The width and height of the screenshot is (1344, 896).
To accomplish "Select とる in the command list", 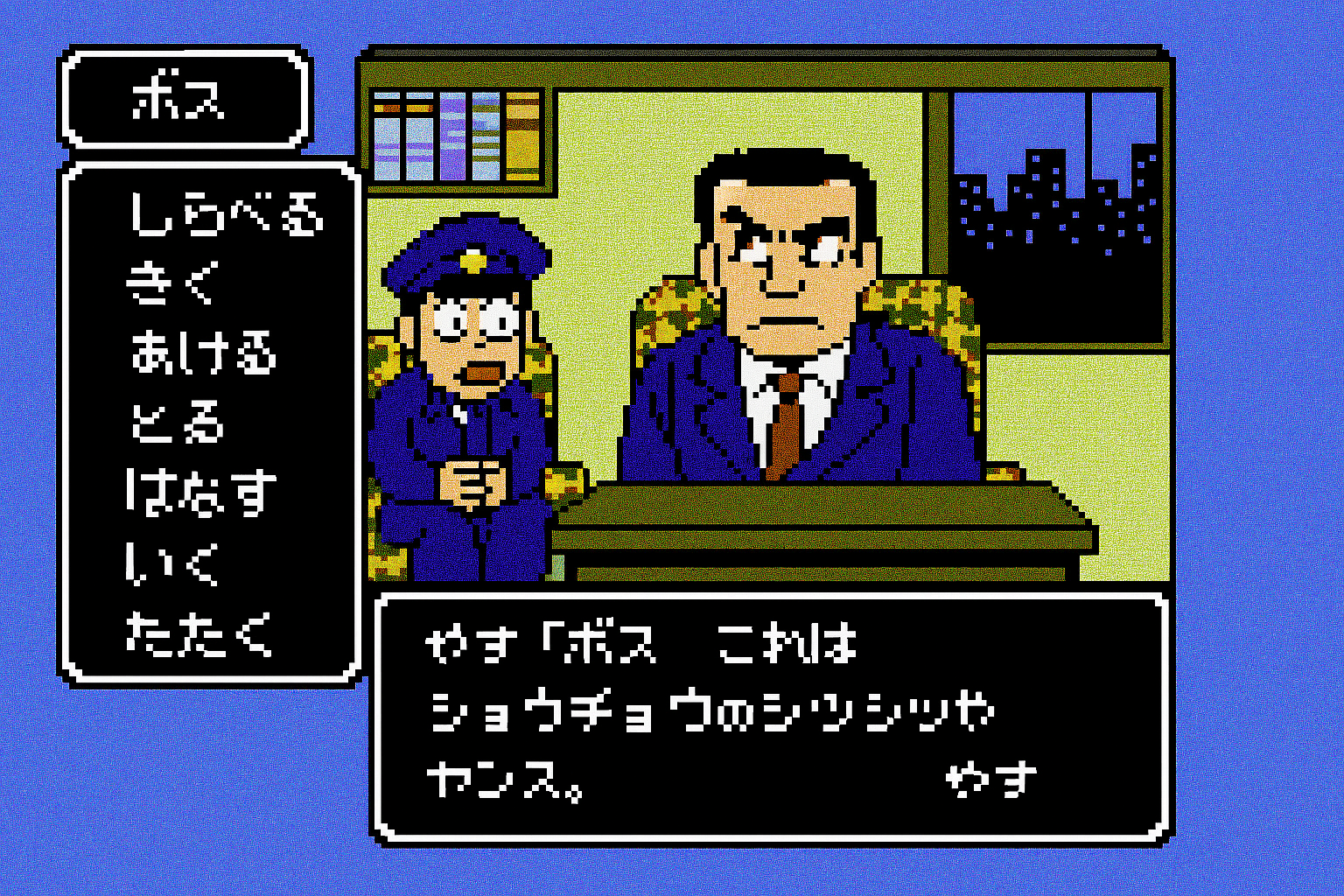I will [x=178, y=422].
